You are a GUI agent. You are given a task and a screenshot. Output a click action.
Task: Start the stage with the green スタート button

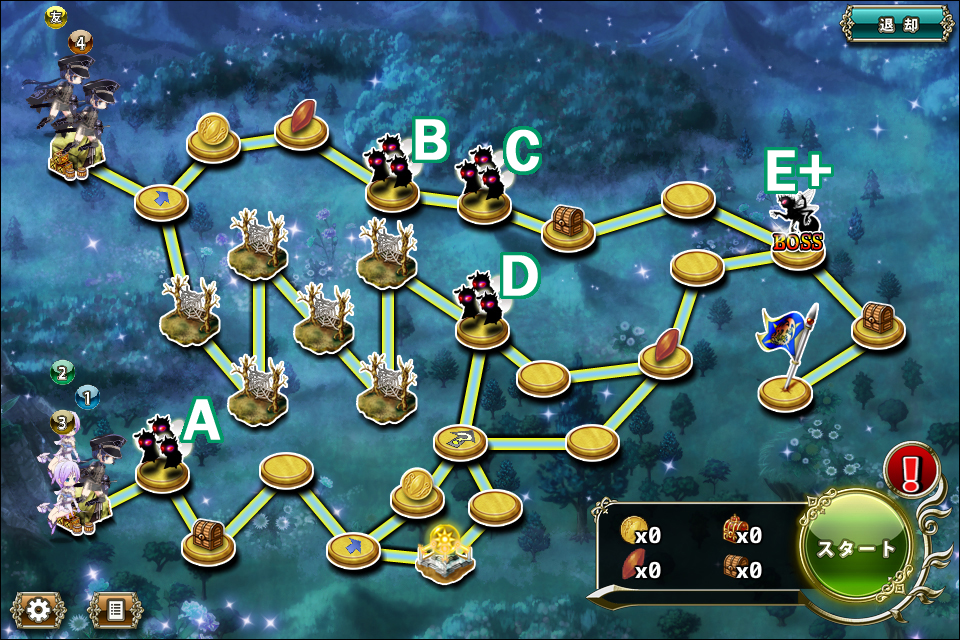[858, 548]
